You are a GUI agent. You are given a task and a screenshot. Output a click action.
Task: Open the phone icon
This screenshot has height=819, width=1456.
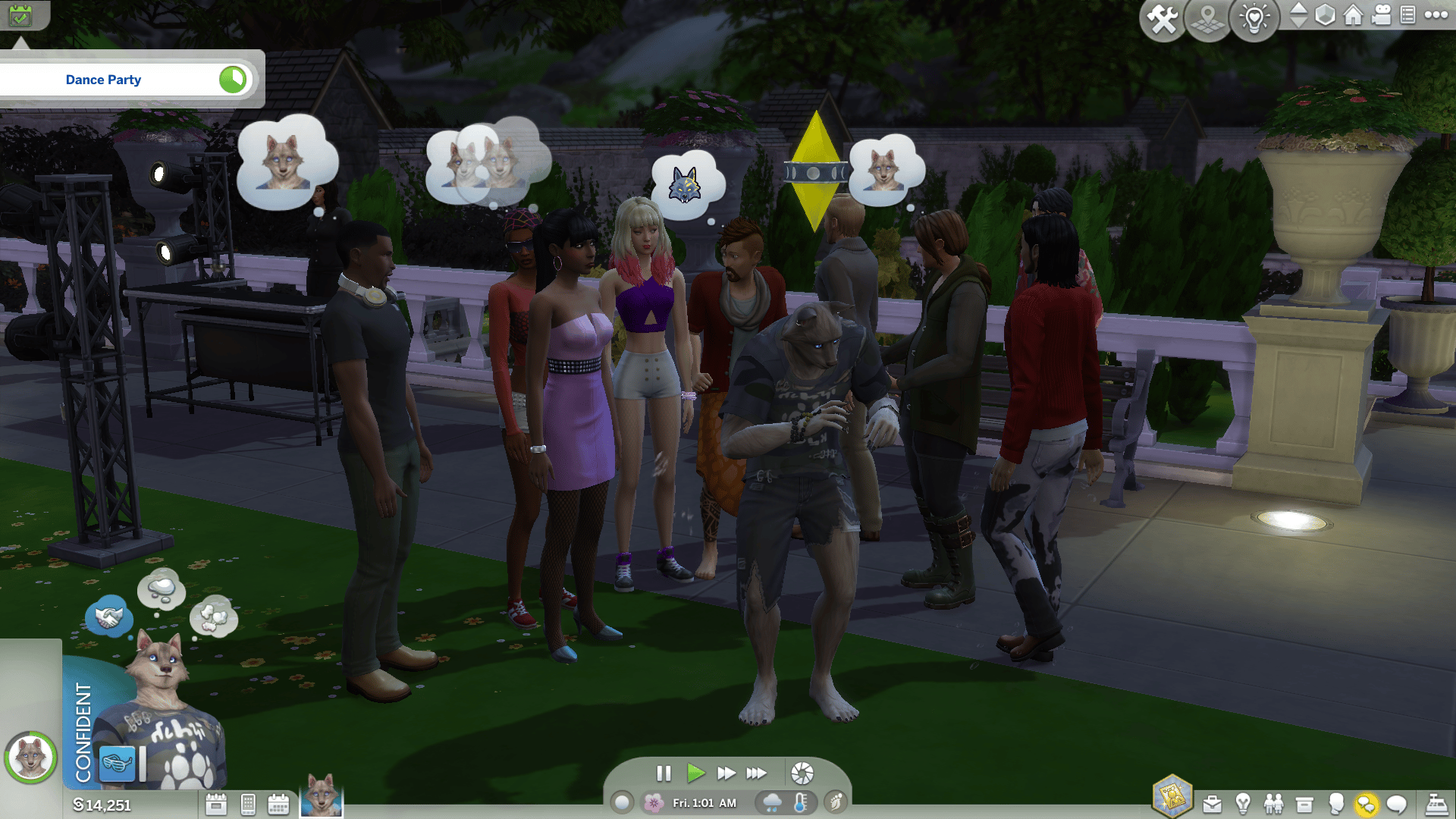point(248,804)
